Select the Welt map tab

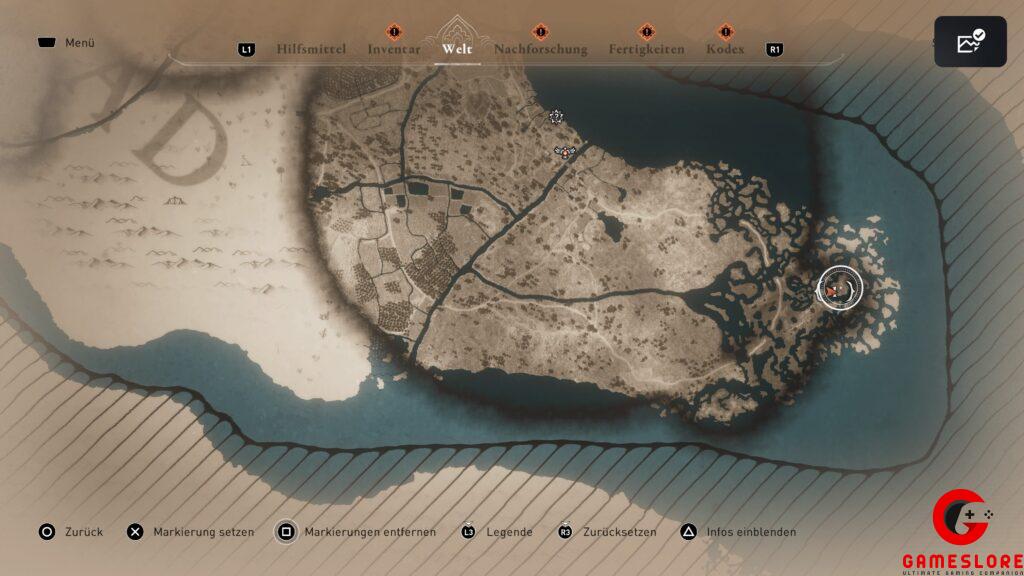[457, 49]
